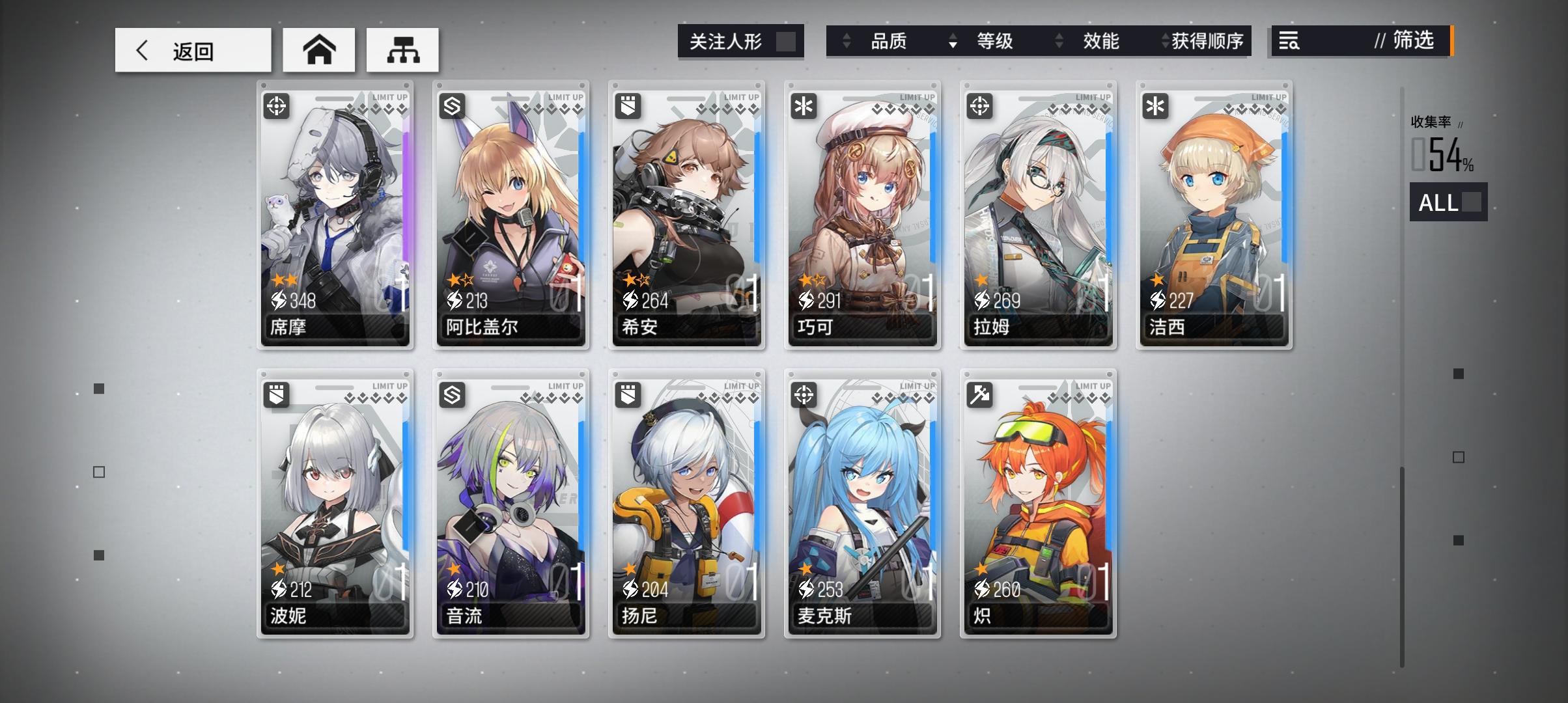Click the sort arrows next to 品质
1568x703 pixels.
[847, 42]
